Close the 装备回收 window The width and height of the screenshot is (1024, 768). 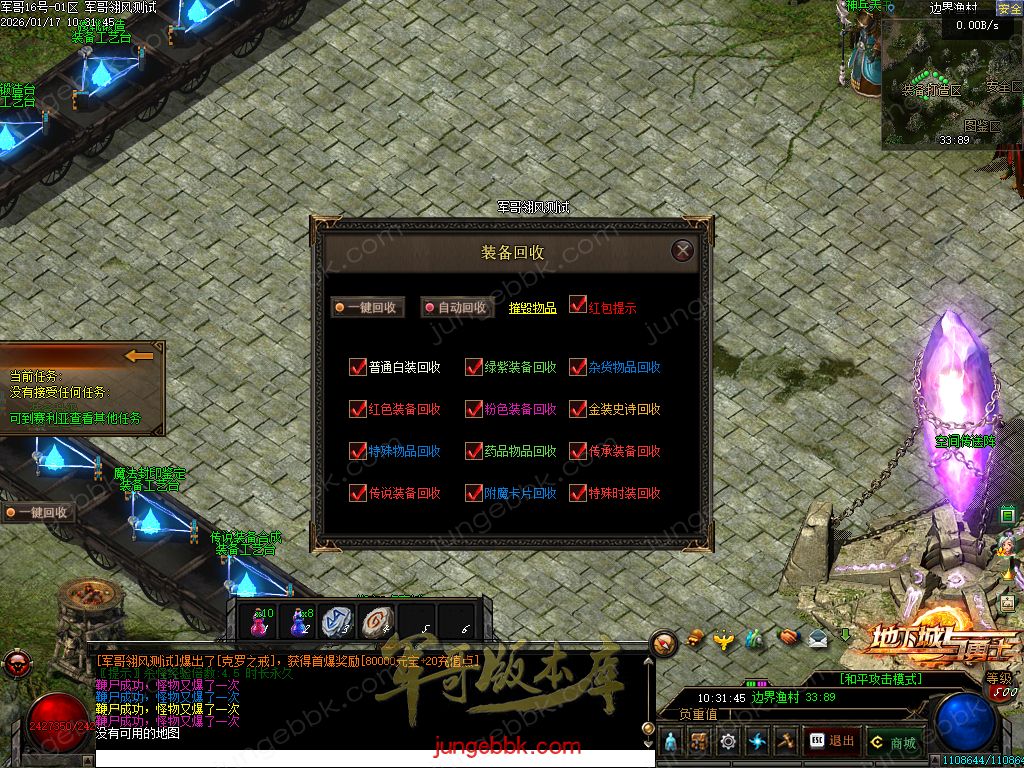click(x=682, y=250)
